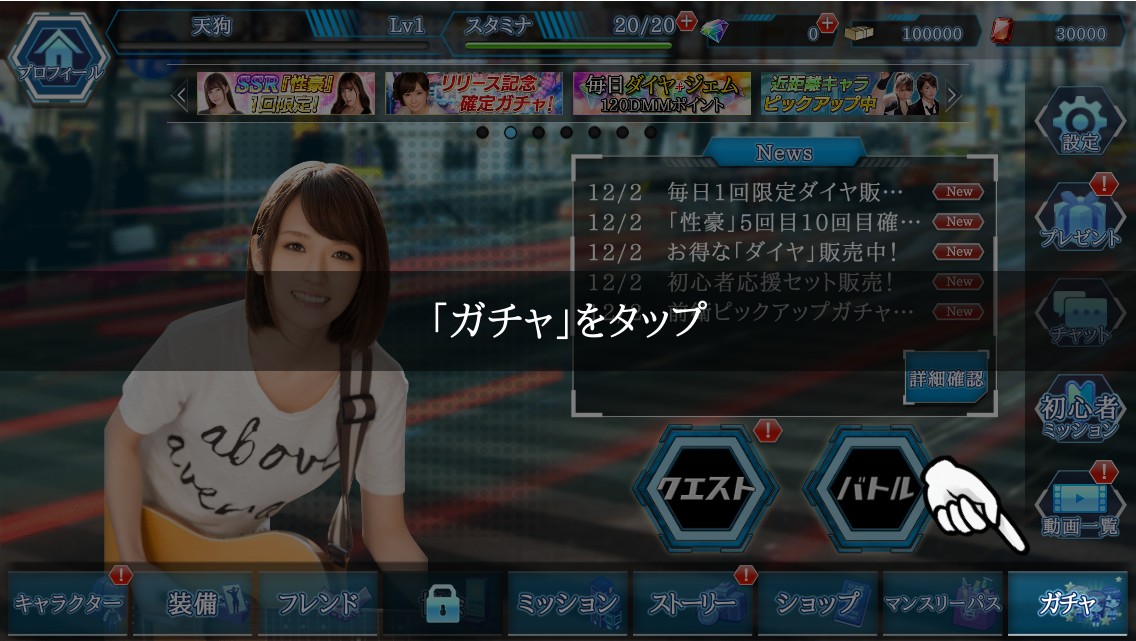Open the ストーリー menu
This screenshot has height=641, width=1136.
[x=692, y=603]
